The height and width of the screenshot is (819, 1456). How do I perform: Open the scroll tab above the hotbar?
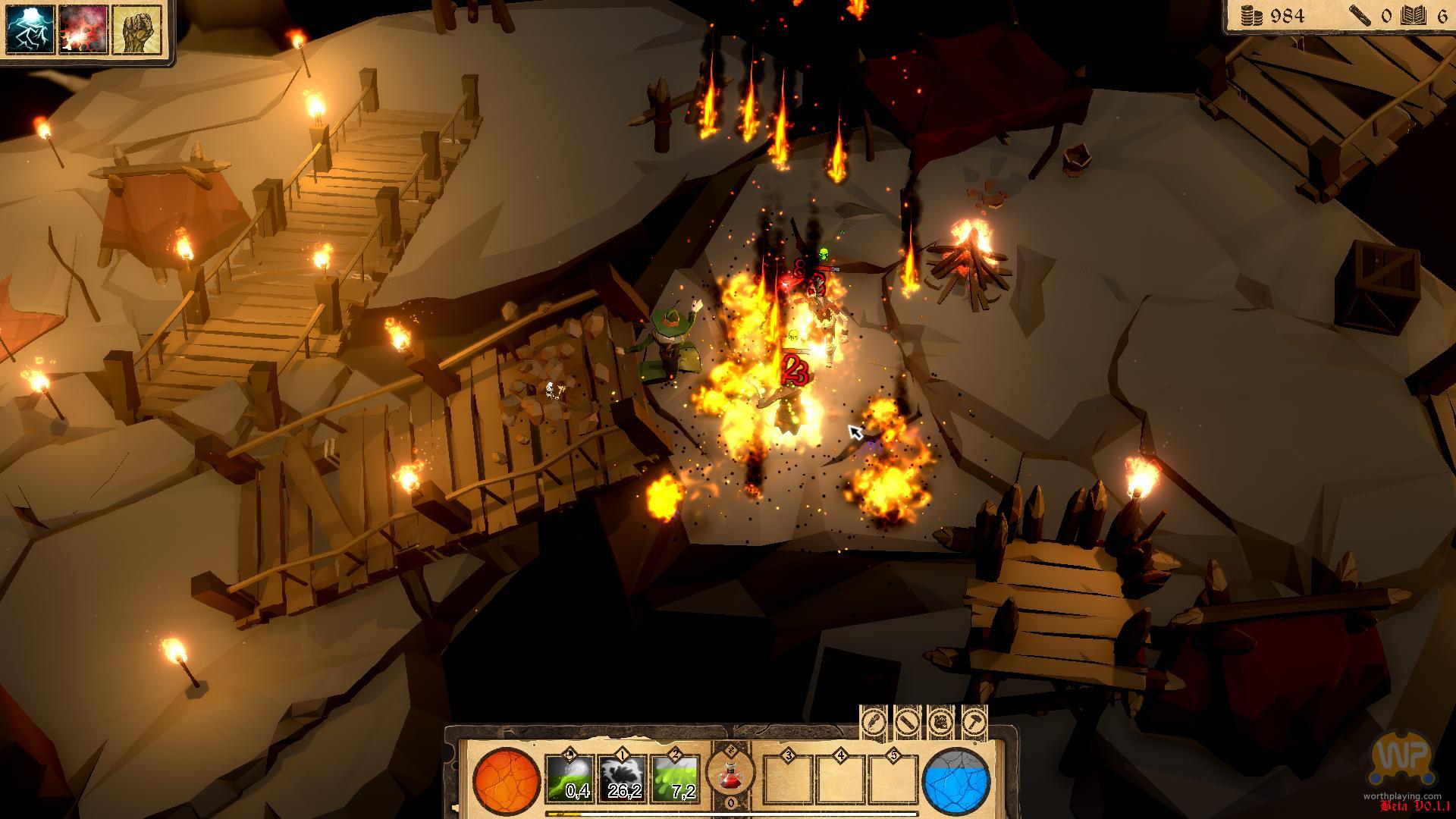click(x=908, y=721)
